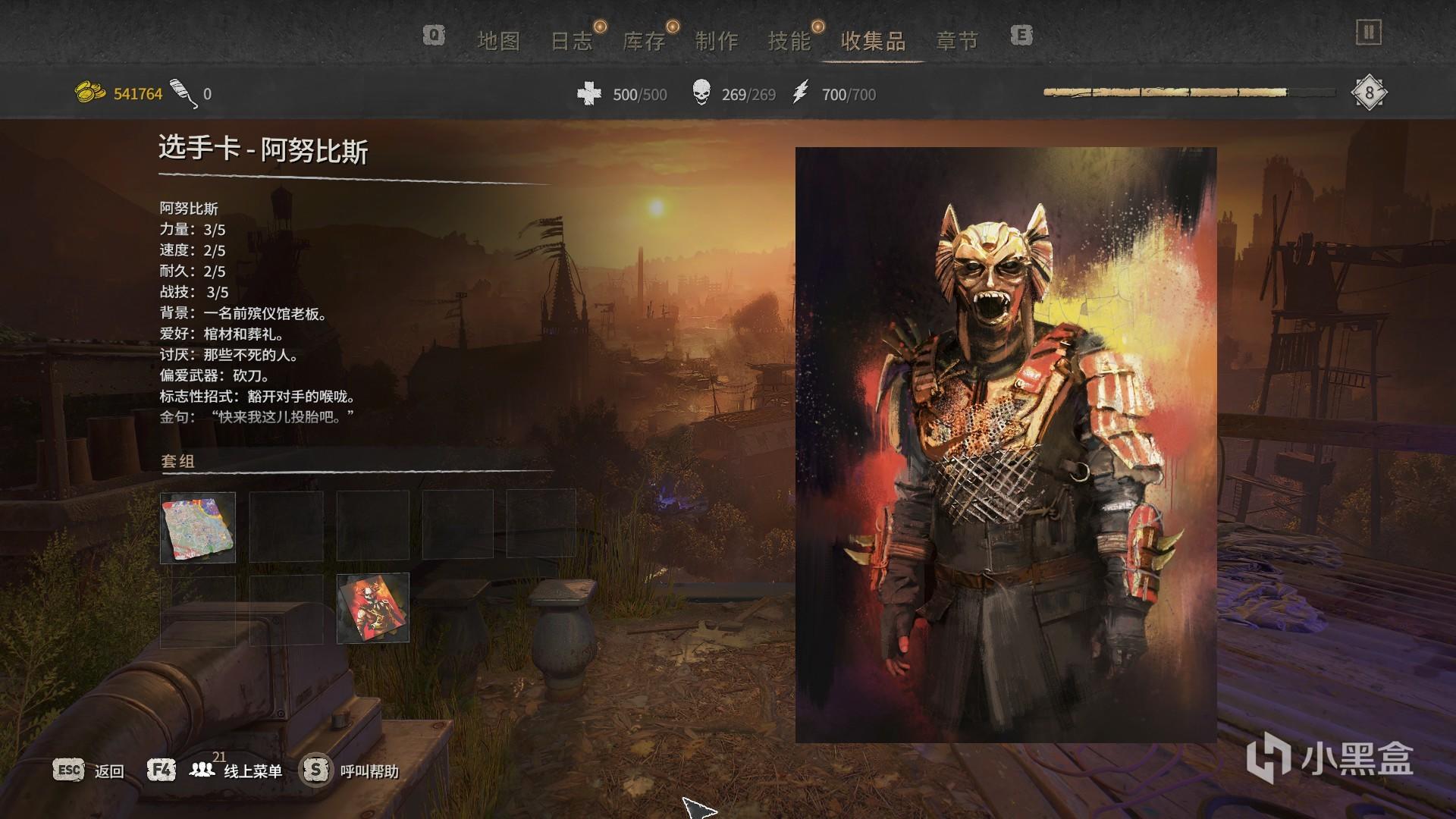Open the 日志 tab

pyautogui.click(x=571, y=41)
